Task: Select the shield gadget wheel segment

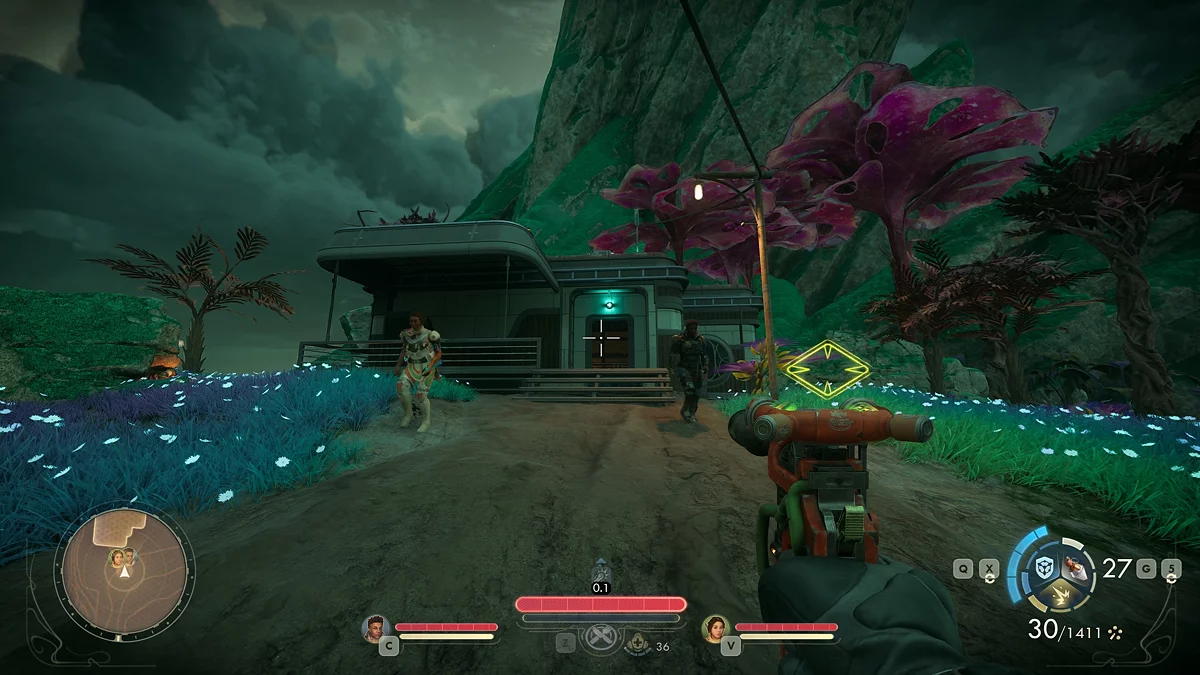Action: point(1044,568)
